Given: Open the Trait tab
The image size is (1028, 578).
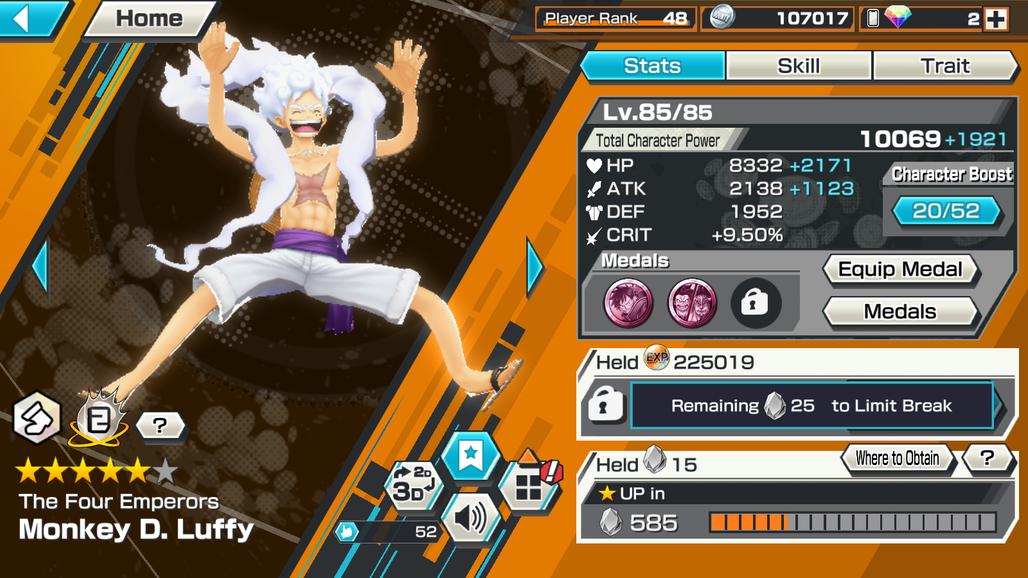Looking at the screenshot, I should (945, 66).
